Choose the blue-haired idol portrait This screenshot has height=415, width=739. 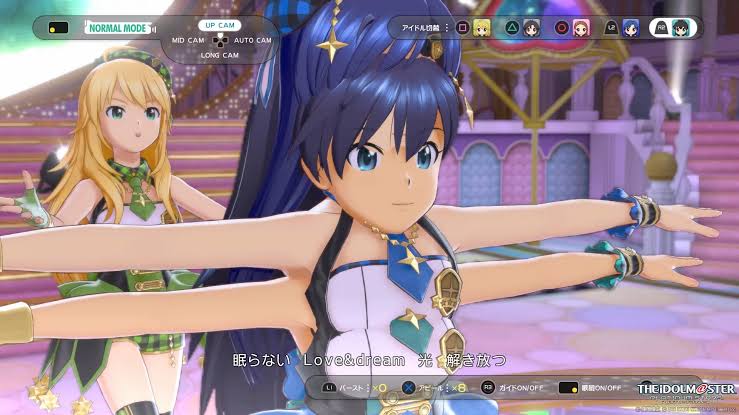(630, 27)
